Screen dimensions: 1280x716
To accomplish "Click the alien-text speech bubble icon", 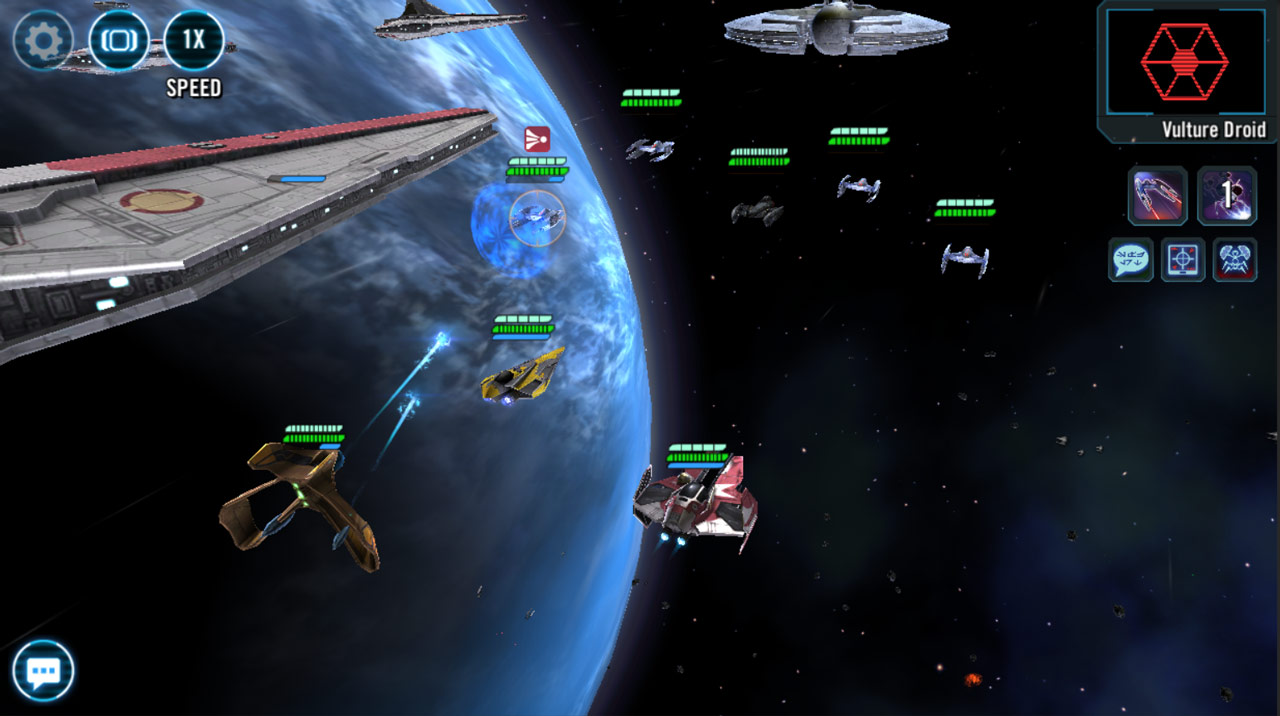I will pyautogui.click(x=1131, y=260).
